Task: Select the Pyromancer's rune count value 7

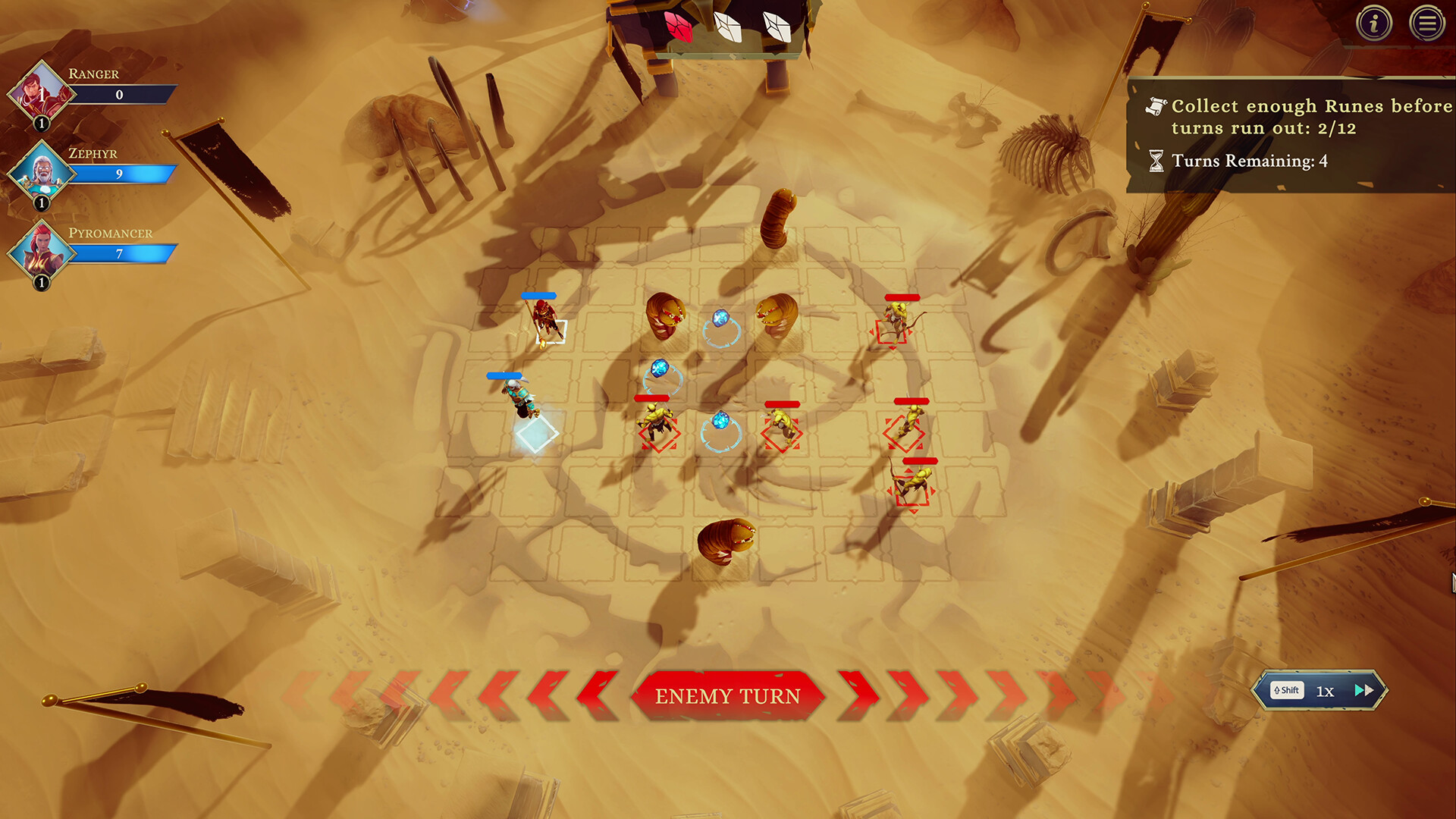Action: [121, 252]
